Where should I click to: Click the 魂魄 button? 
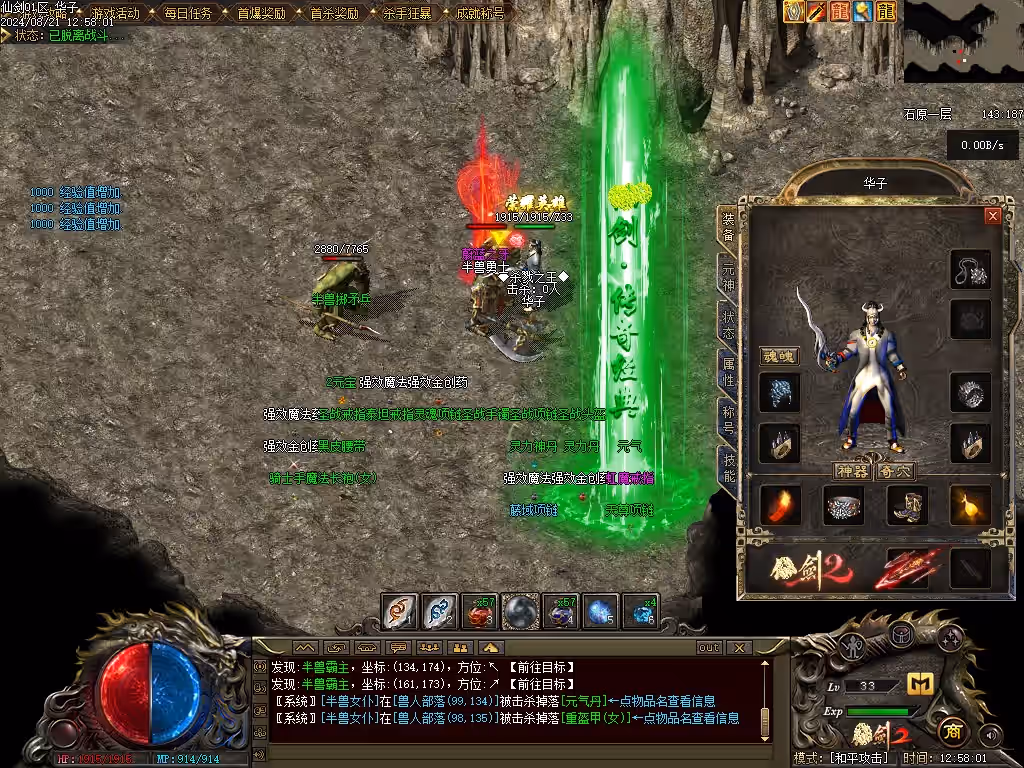click(778, 356)
